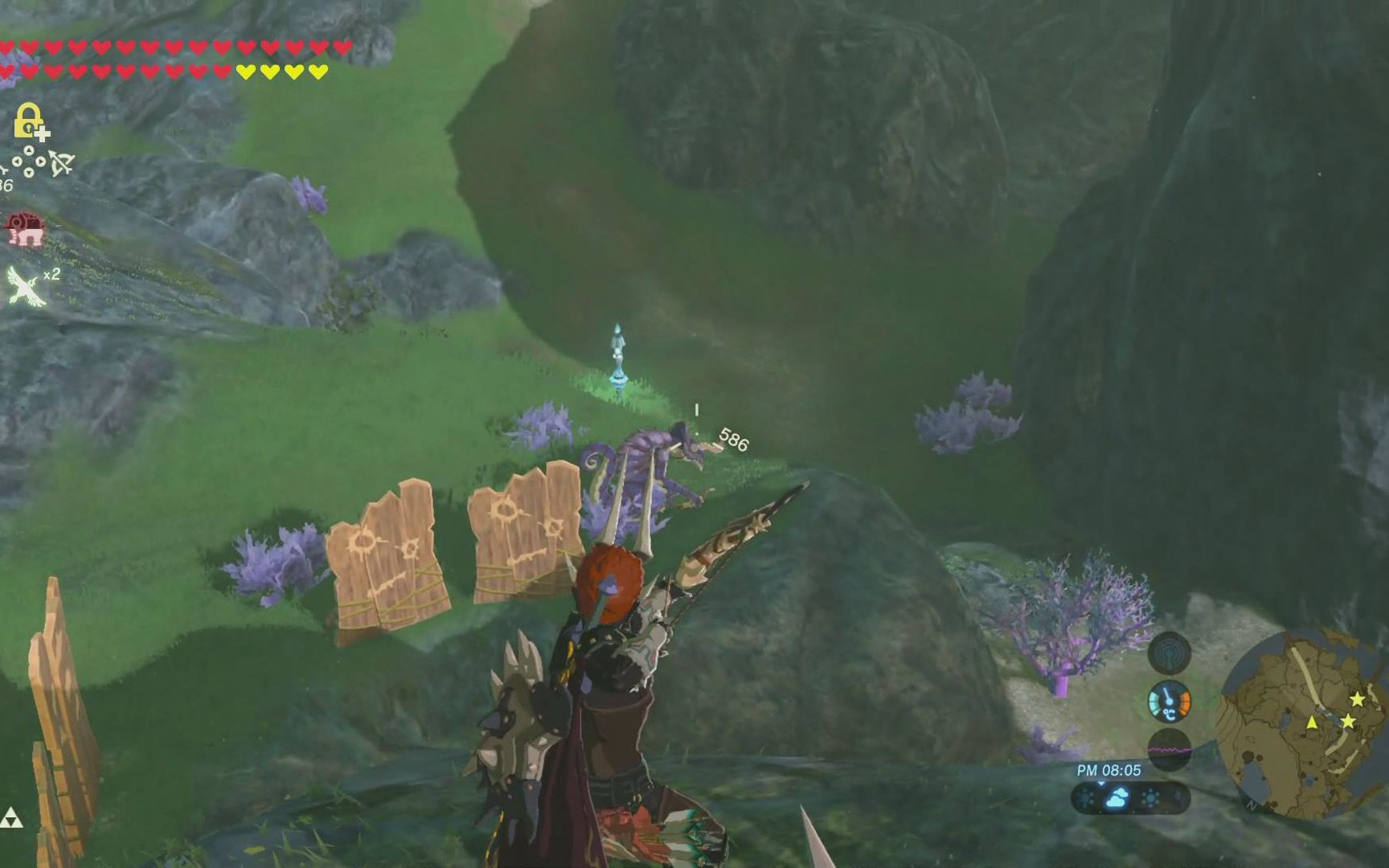This screenshot has width=1389, height=868.
Task: Click the temperature gauge dial
Action: [1169, 702]
